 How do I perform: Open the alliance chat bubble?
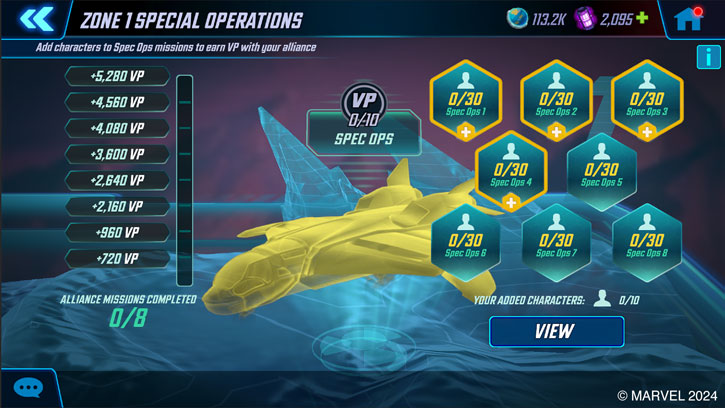[x=28, y=388]
